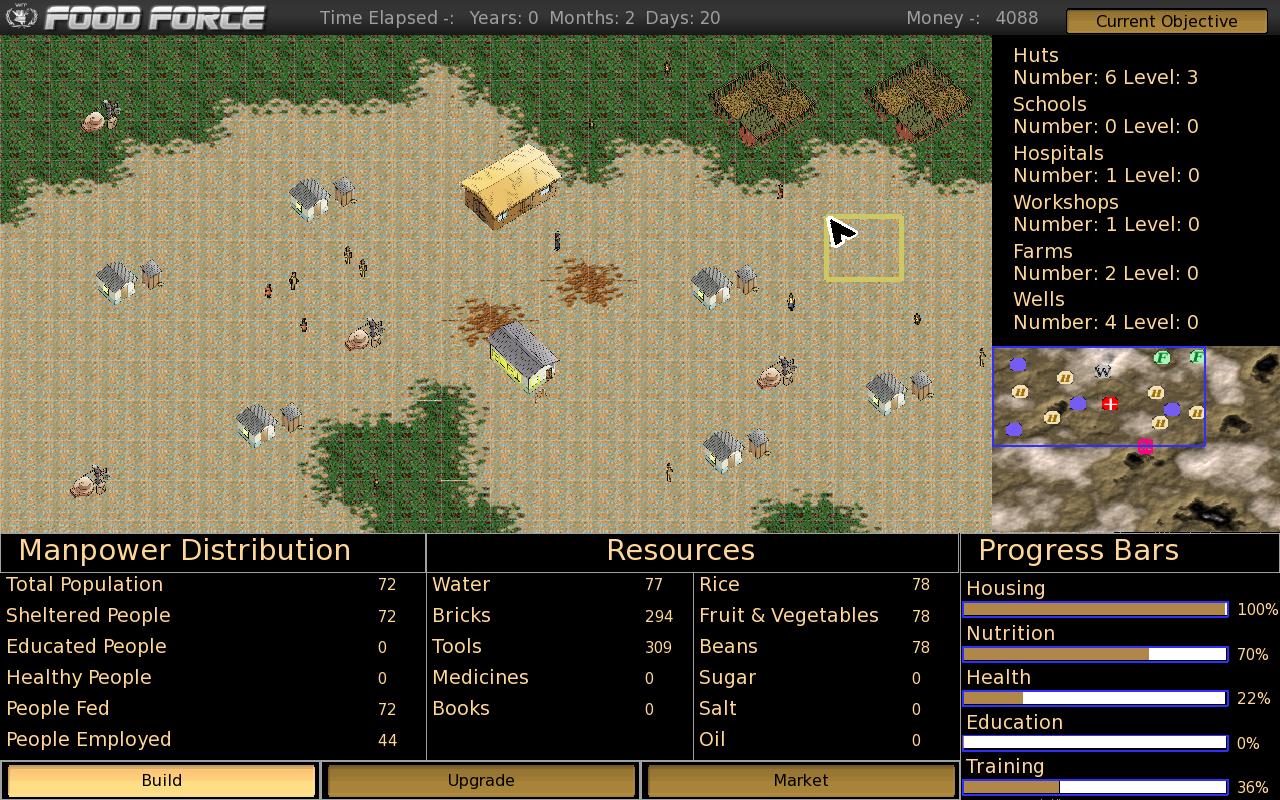
Task: Open the Upgrade menu
Action: click(x=481, y=780)
